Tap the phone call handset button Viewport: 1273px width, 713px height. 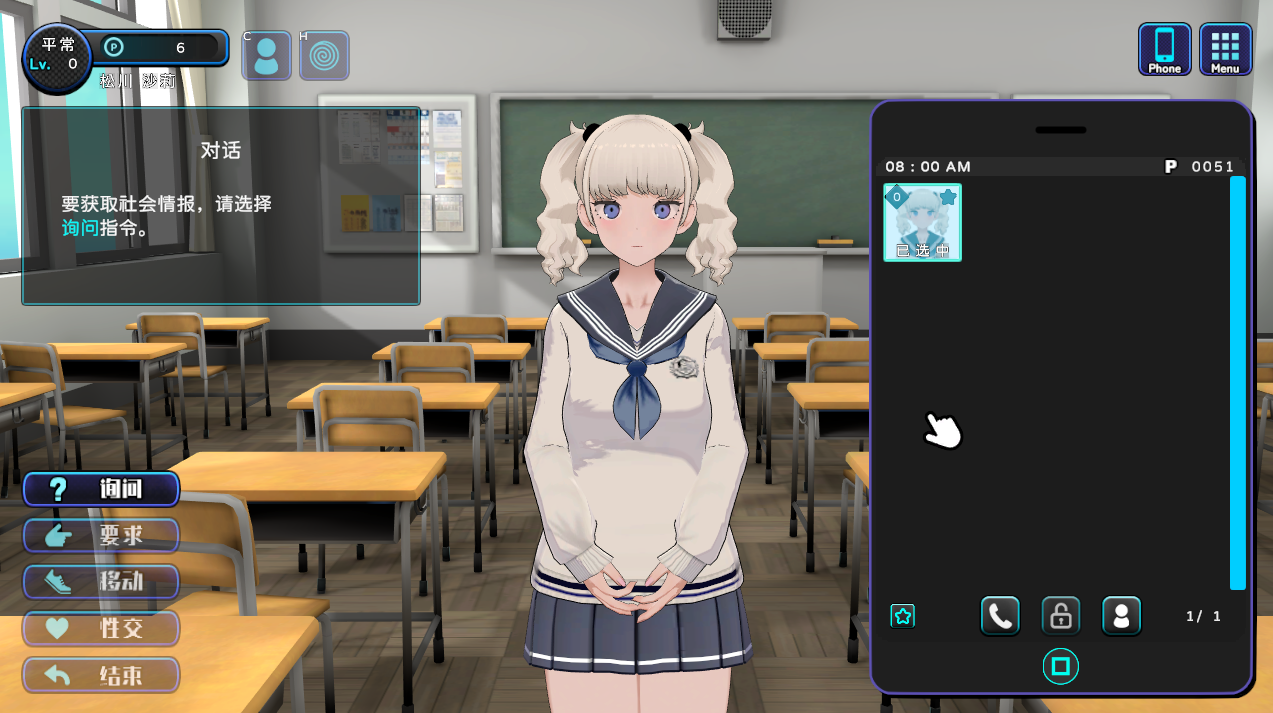[1000, 616]
